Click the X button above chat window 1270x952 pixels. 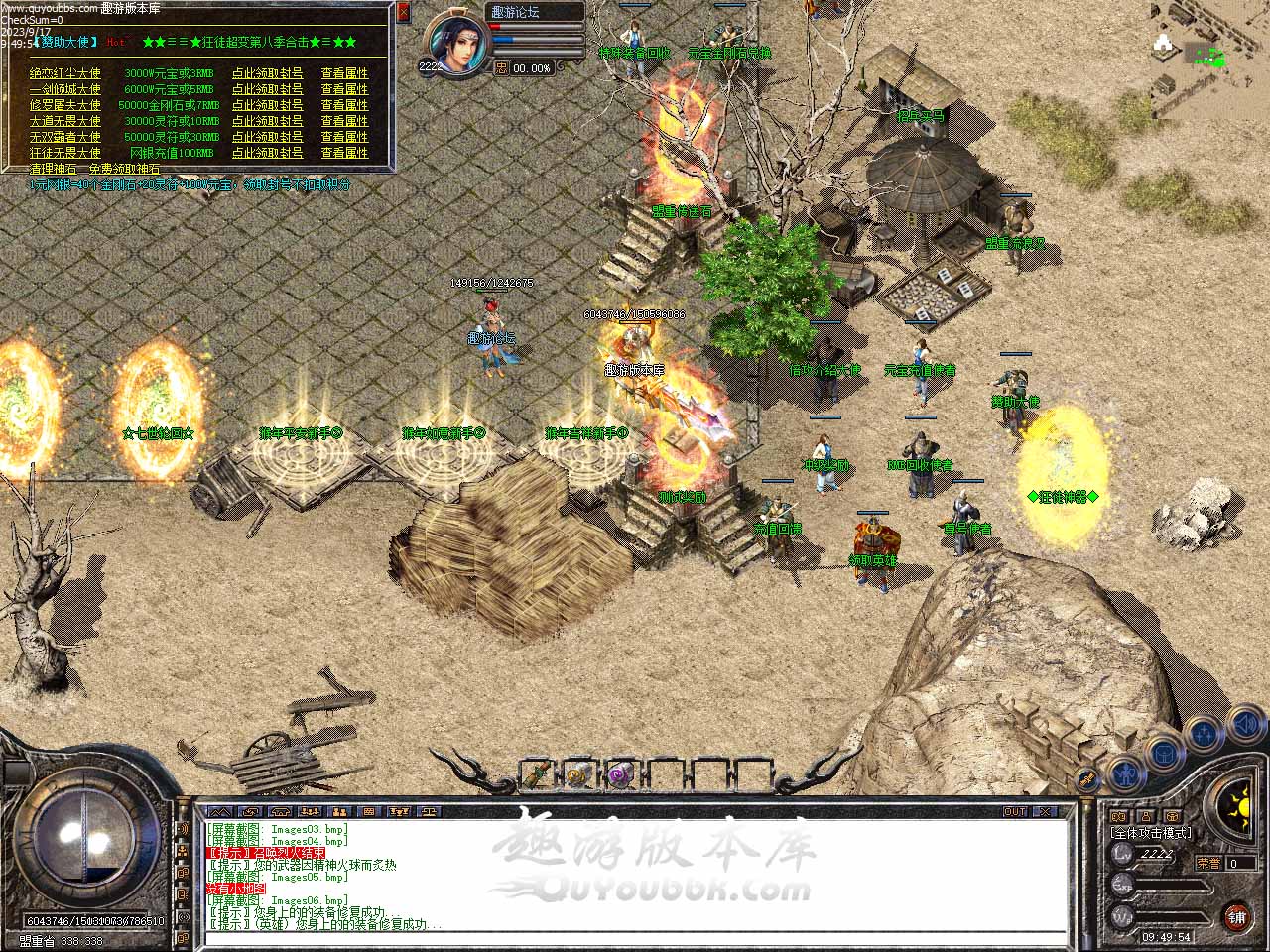click(1044, 812)
